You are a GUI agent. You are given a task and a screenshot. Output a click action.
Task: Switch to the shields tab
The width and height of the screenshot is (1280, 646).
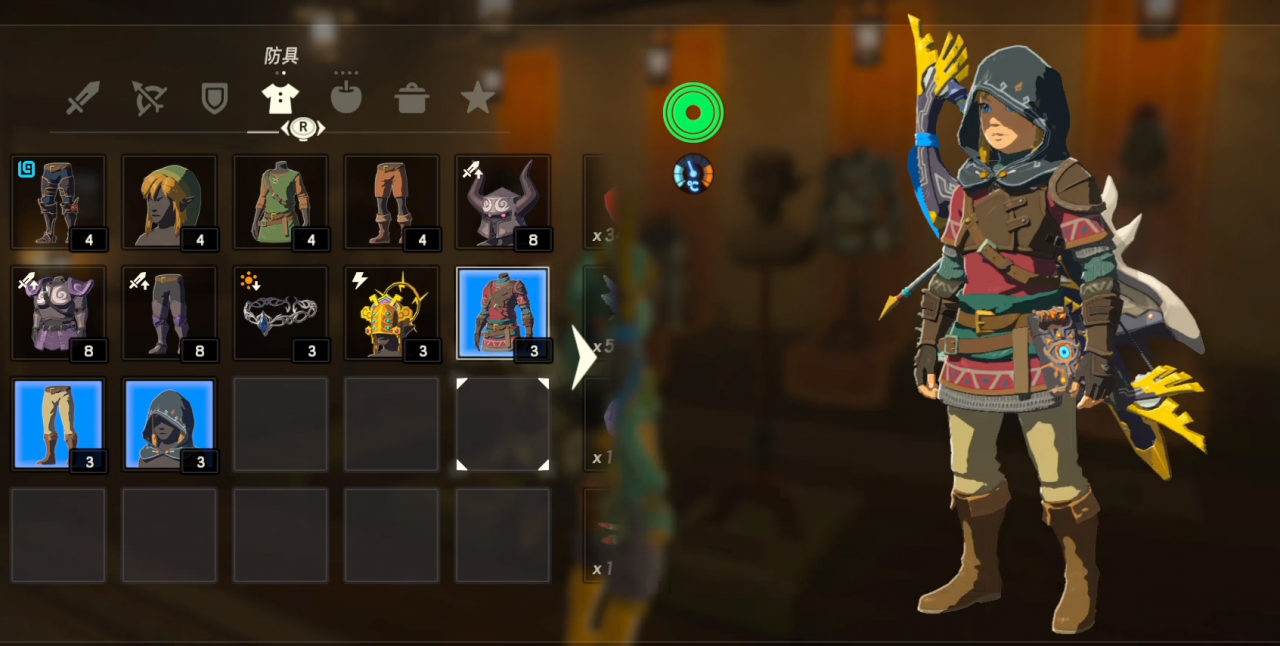tap(214, 98)
